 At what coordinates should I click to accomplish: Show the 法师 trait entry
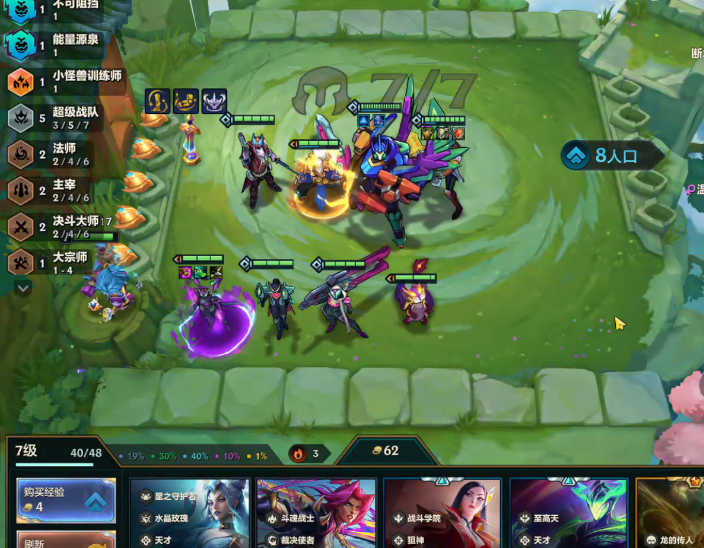pyautogui.click(x=60, y=154)
